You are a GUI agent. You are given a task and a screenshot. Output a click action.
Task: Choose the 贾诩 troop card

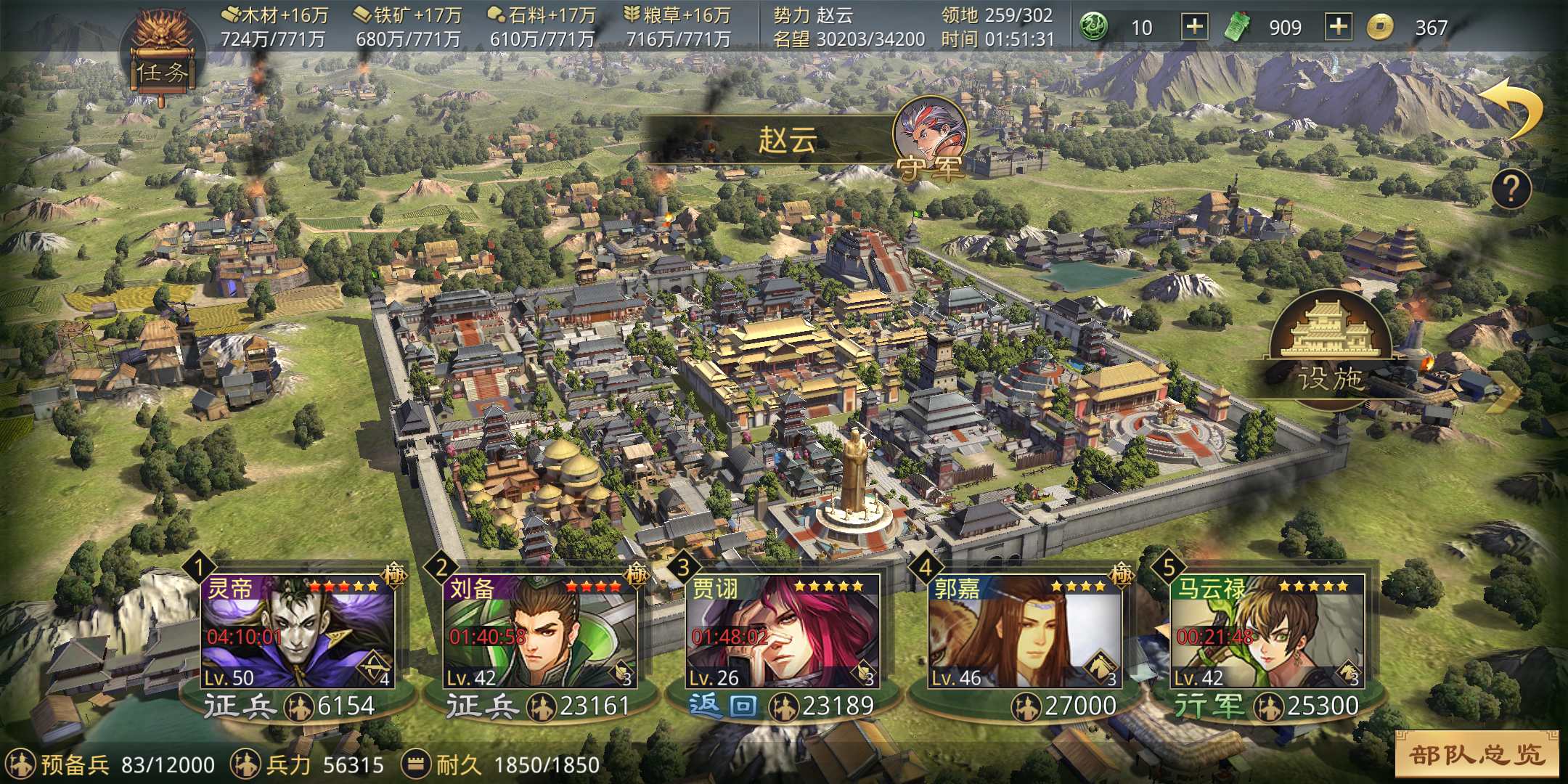(x=783, y=632)
